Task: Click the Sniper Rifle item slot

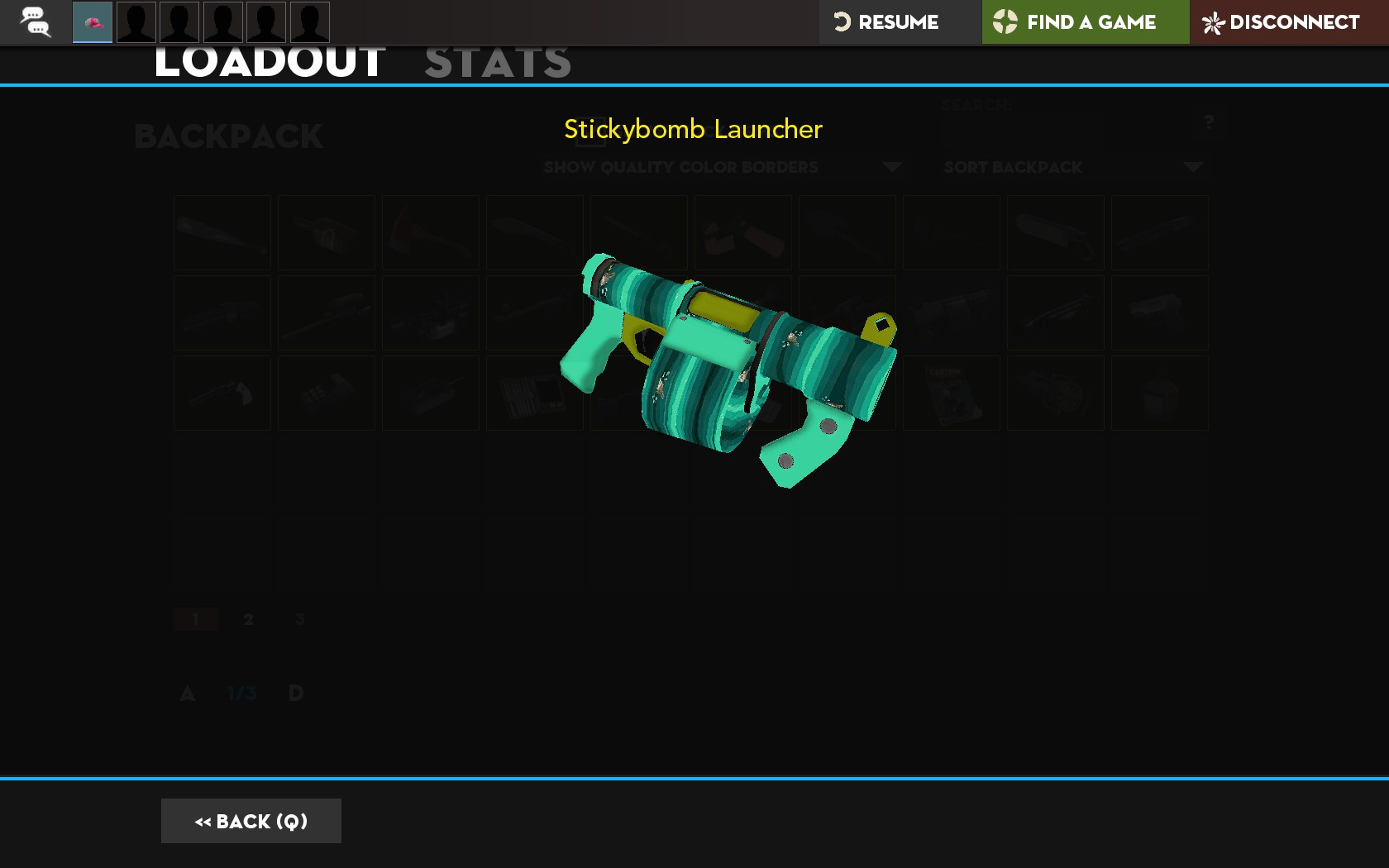Action: tap(326, 312)
